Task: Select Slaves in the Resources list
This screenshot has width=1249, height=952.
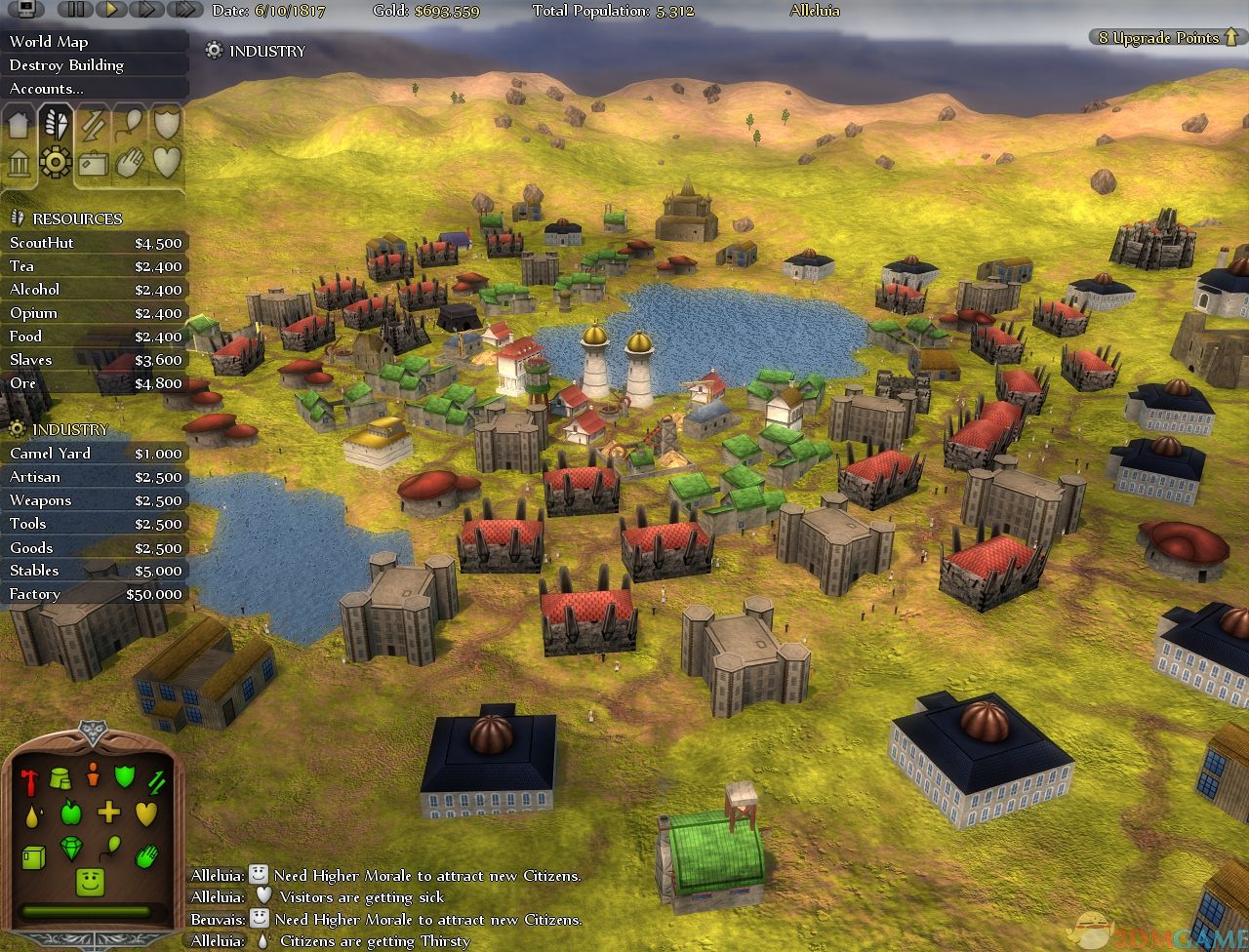Action: pyautogui.click(x=95, y=360)
